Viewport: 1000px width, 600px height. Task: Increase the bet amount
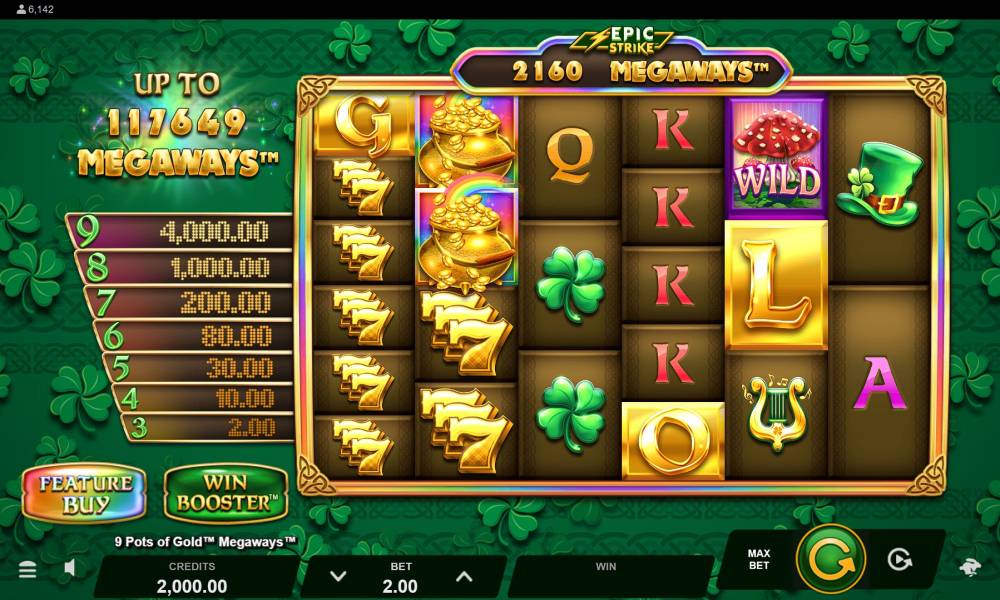[463, 576]
